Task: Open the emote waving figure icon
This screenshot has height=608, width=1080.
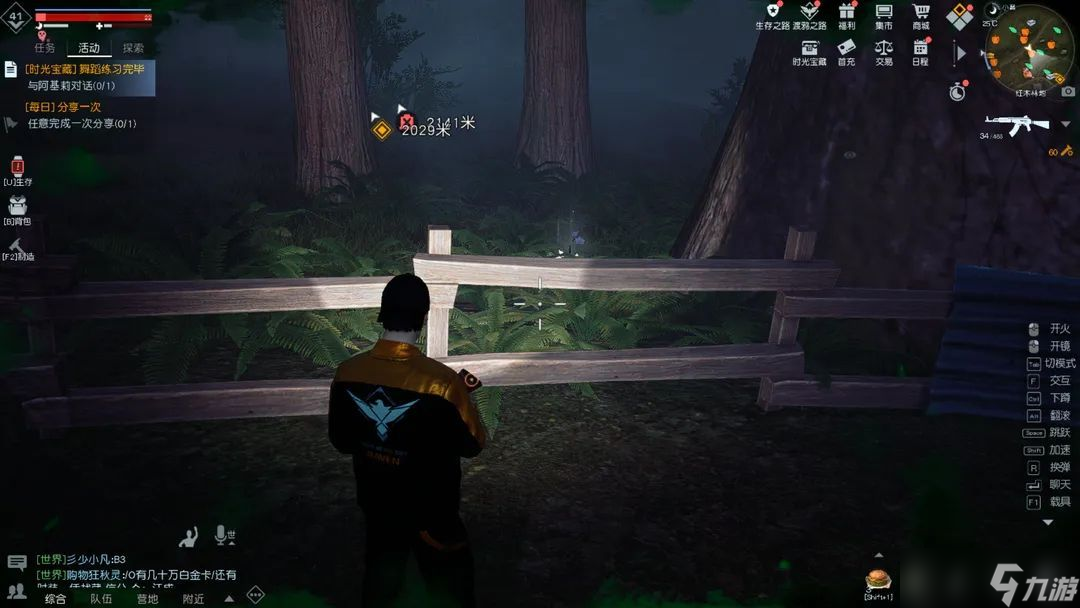Action: (188, 538)
